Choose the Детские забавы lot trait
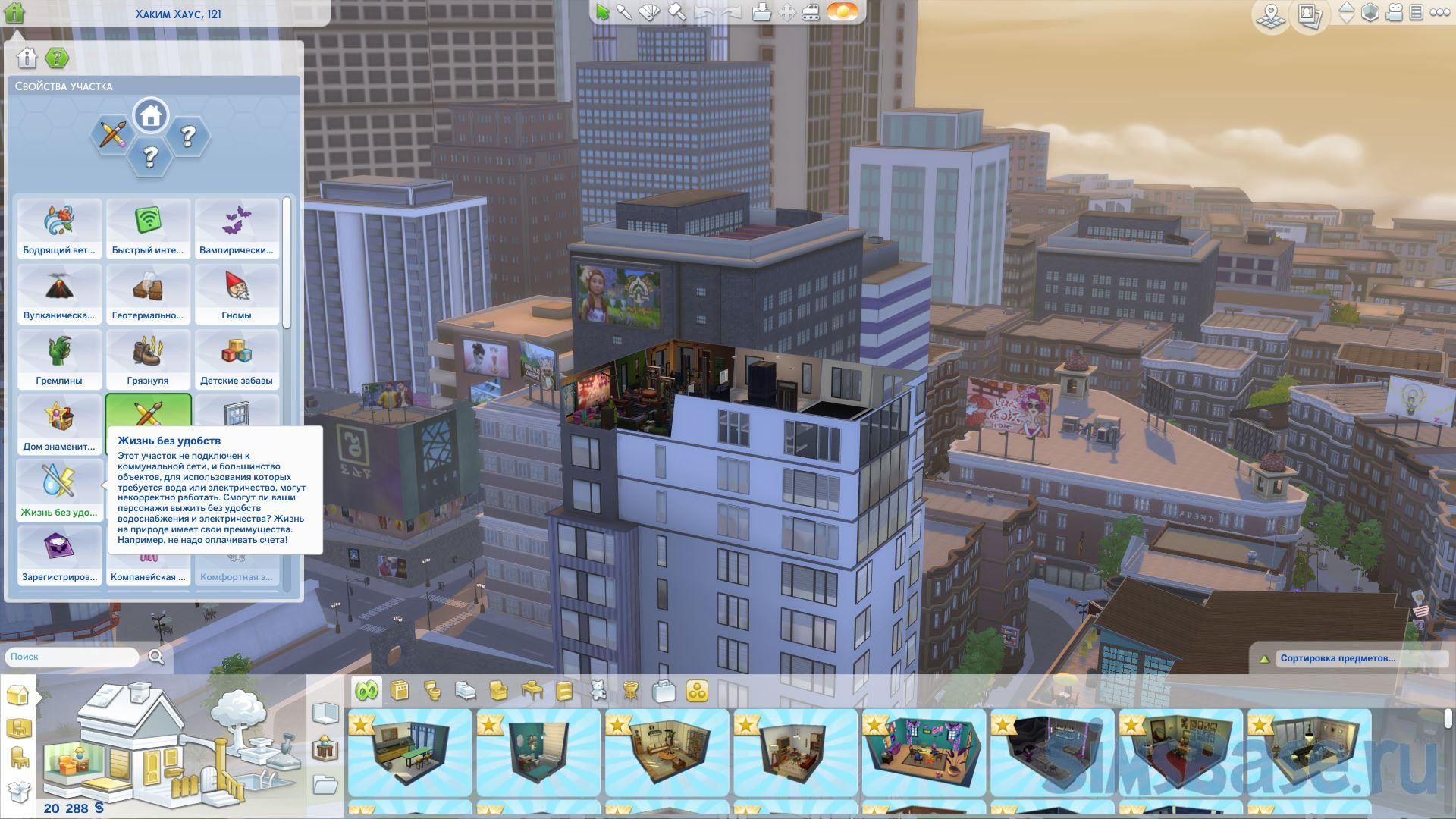This screenshot has height=819, width=1456. point(237,359)
